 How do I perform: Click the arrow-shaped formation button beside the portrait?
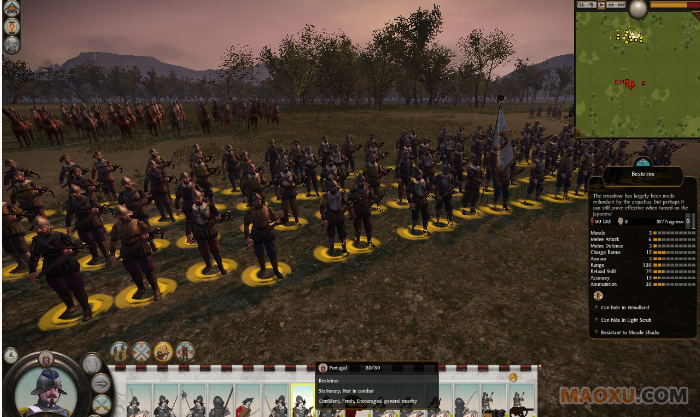pyautogui.click(x=101, y=383)
